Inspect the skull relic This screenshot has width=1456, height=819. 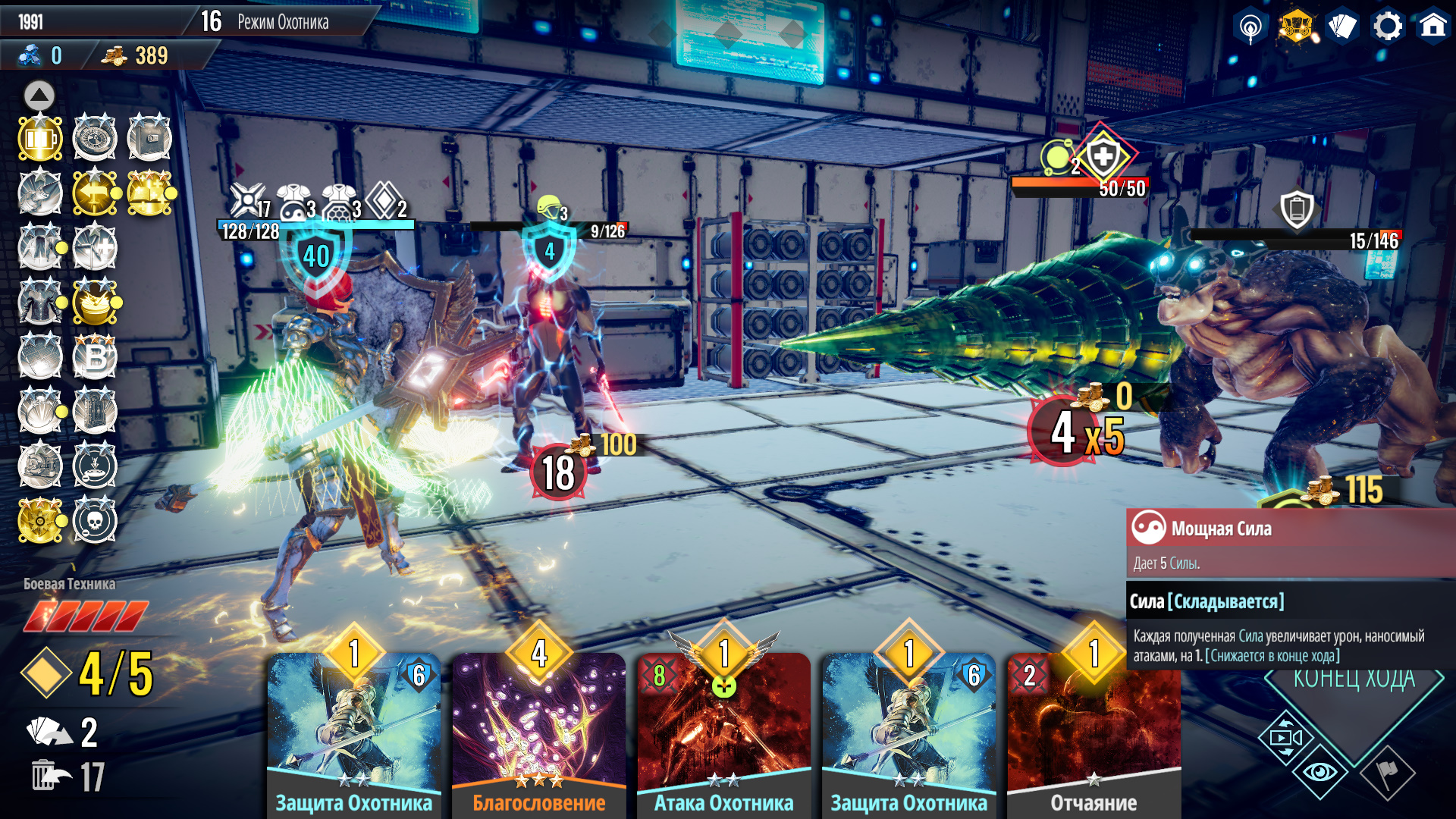click(x=95, y=520)
